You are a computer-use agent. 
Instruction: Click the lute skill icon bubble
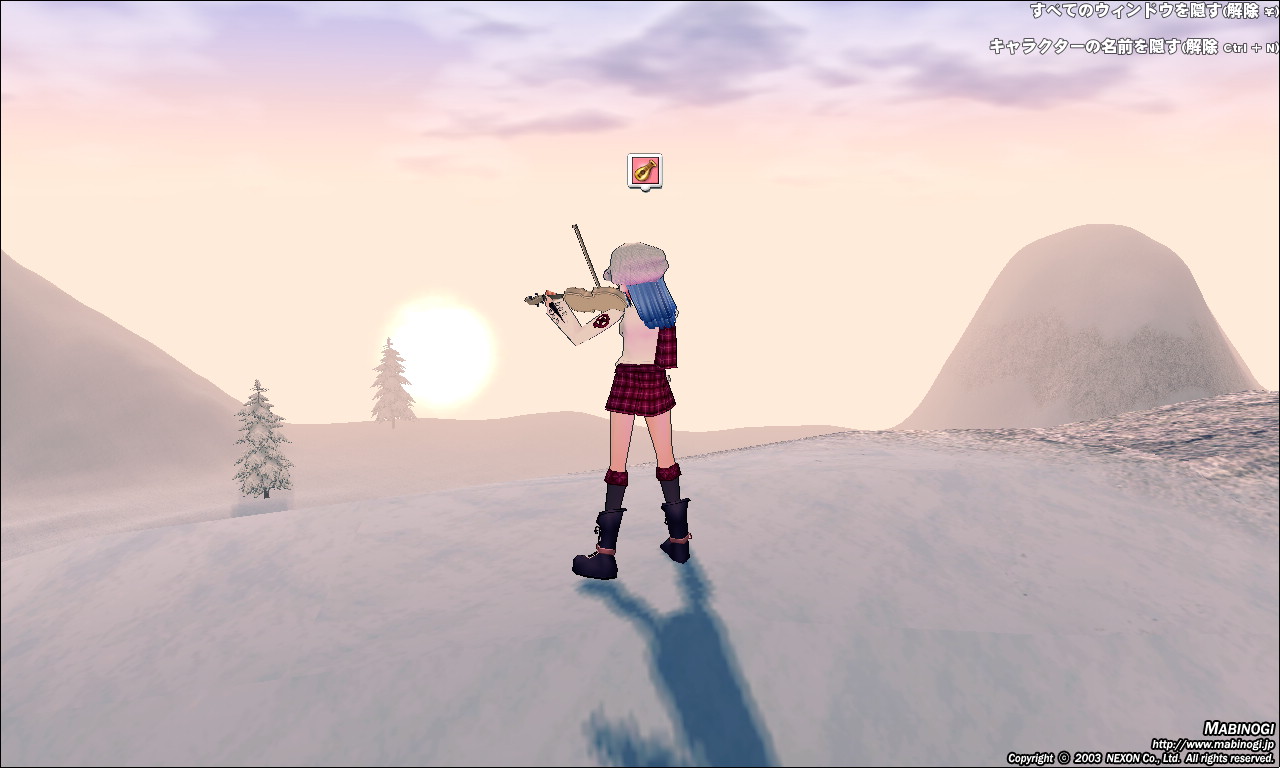pyautogui.click(x=644, y=170)
